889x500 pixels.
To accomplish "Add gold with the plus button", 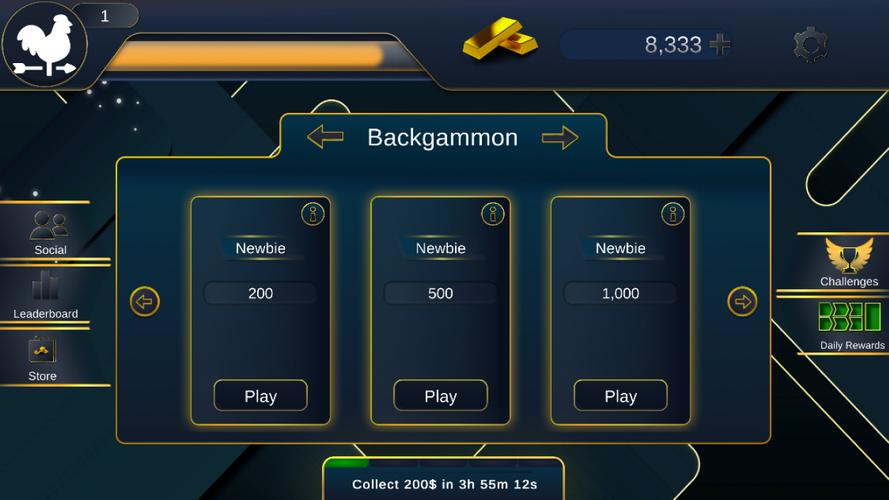I will pyautogui.click(x=719, y=44).
